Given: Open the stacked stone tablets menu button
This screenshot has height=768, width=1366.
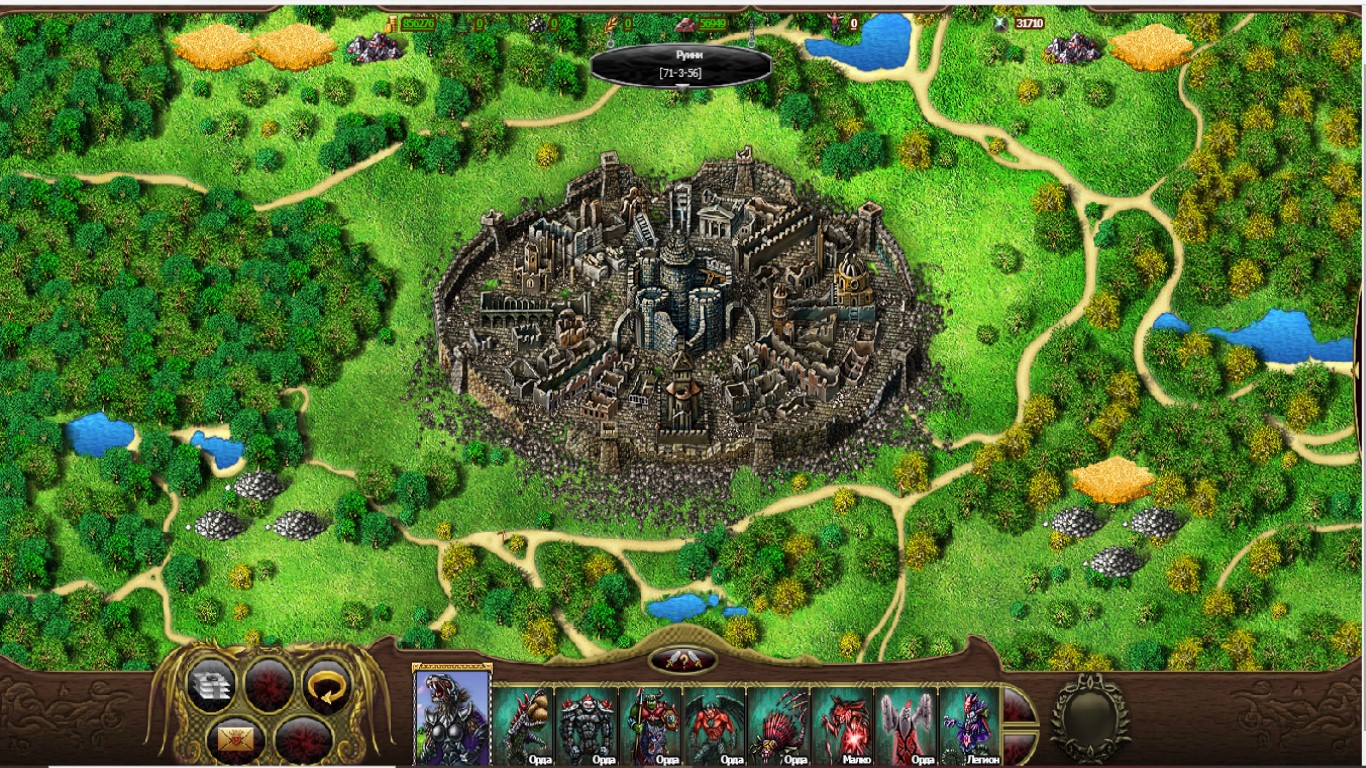Looking at the screenshot, I should (x=211, y=685).
